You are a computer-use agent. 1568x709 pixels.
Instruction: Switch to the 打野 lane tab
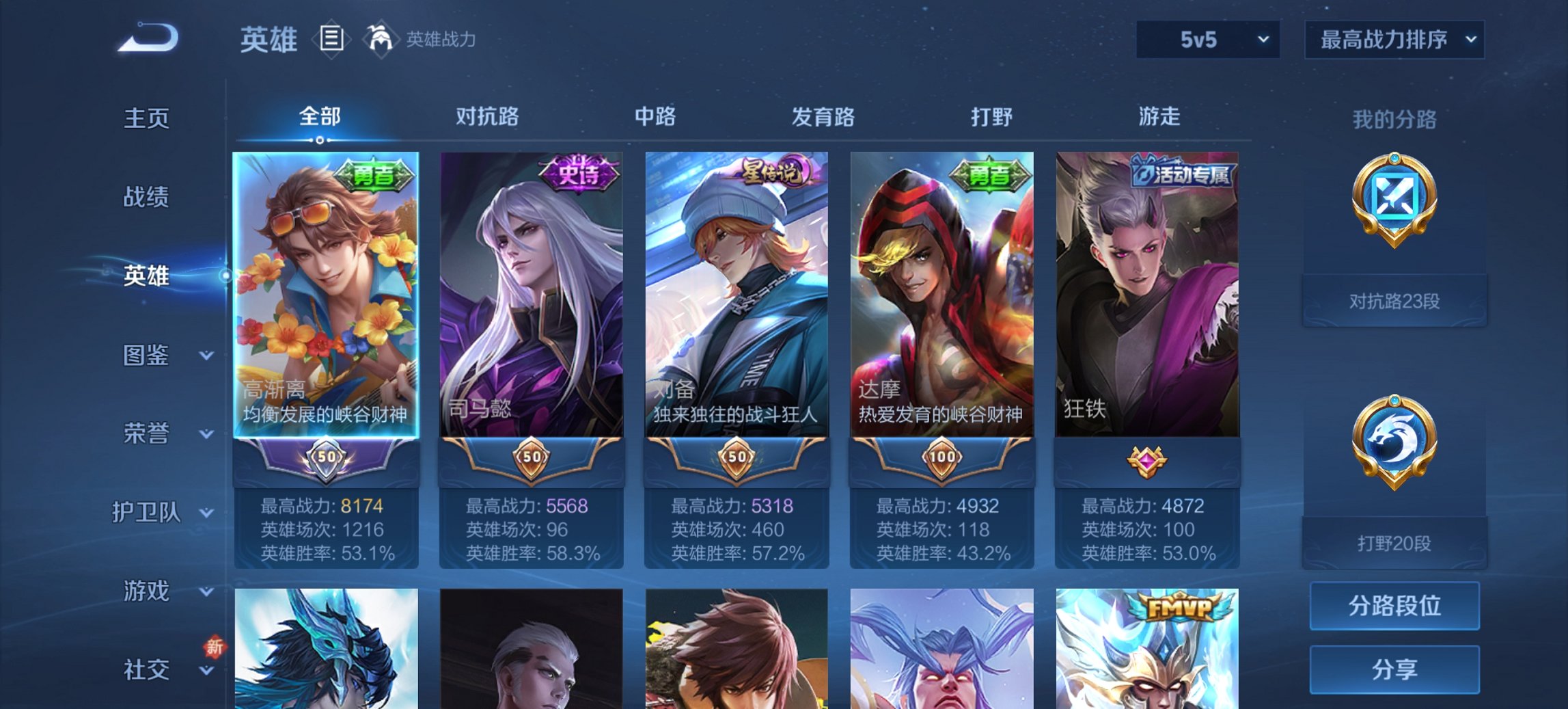pyautogui.click(x=993, y=117)
